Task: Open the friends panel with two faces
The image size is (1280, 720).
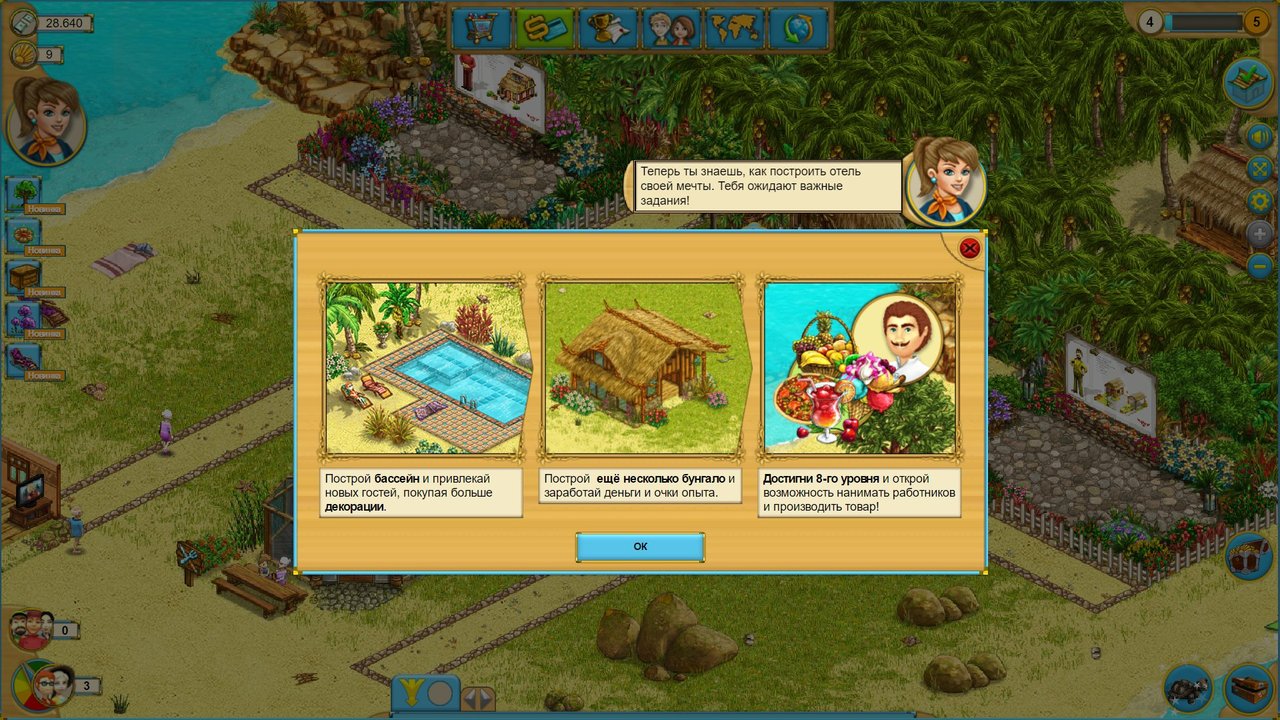Action: [x=671, y=28]
